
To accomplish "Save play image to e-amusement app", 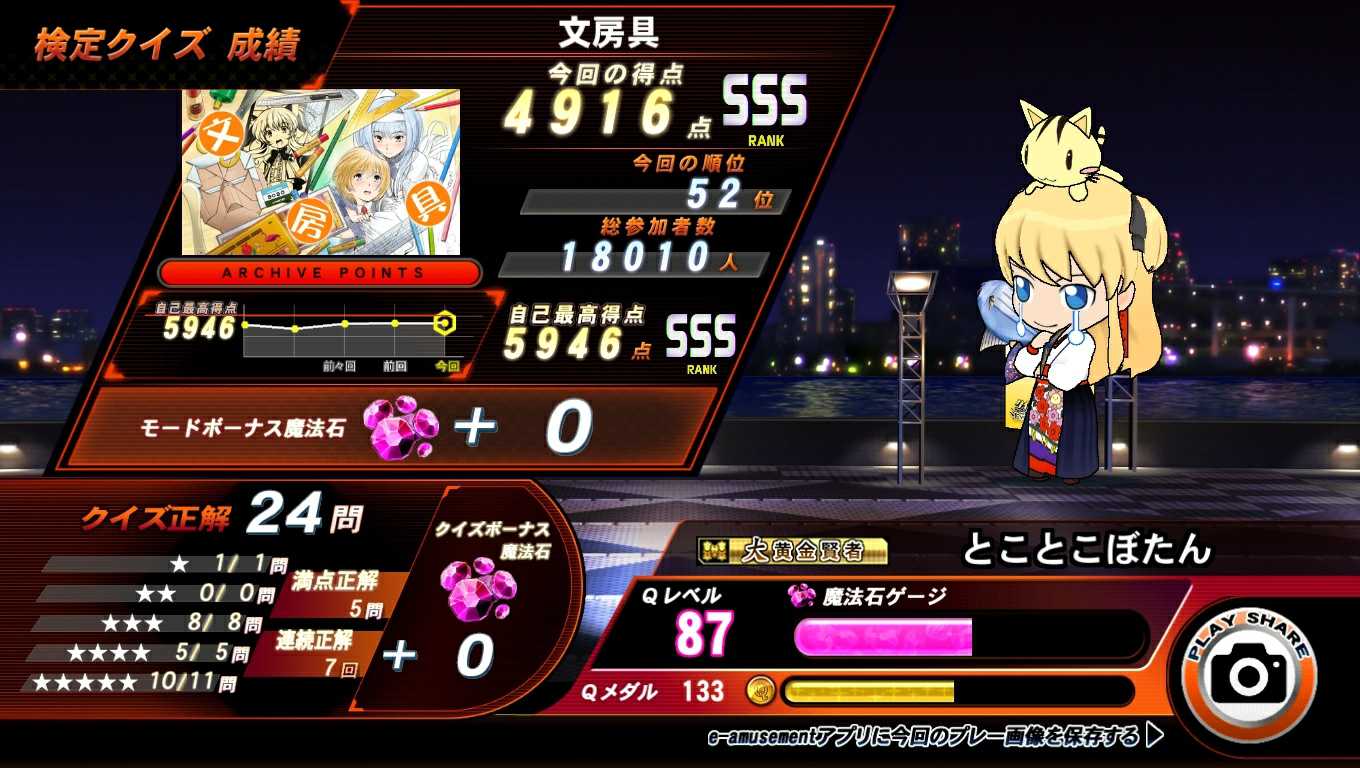I will 935,737.
